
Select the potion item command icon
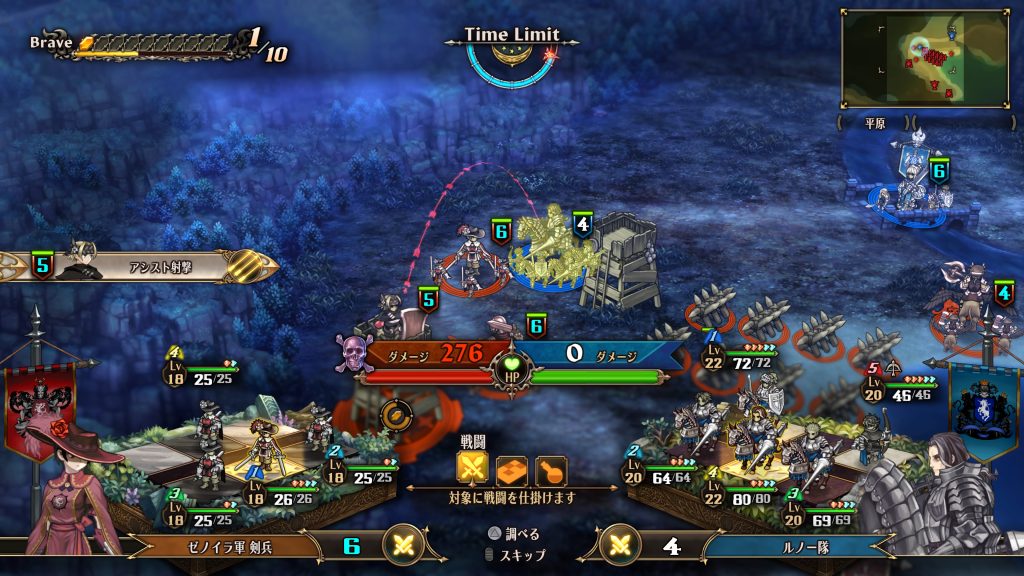[x=550, y=470]
